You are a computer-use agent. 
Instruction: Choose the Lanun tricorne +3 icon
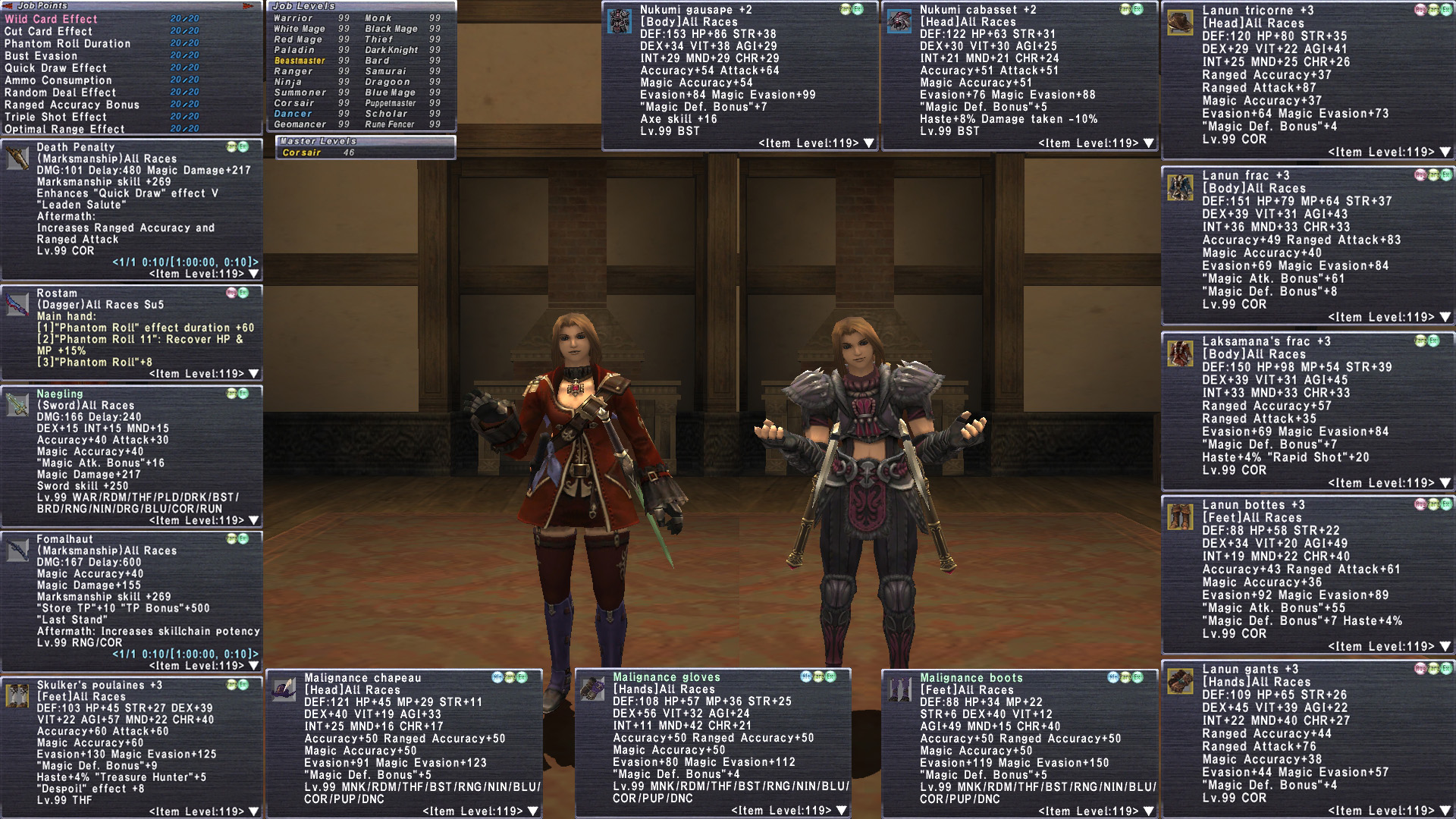coord(1180,22)
